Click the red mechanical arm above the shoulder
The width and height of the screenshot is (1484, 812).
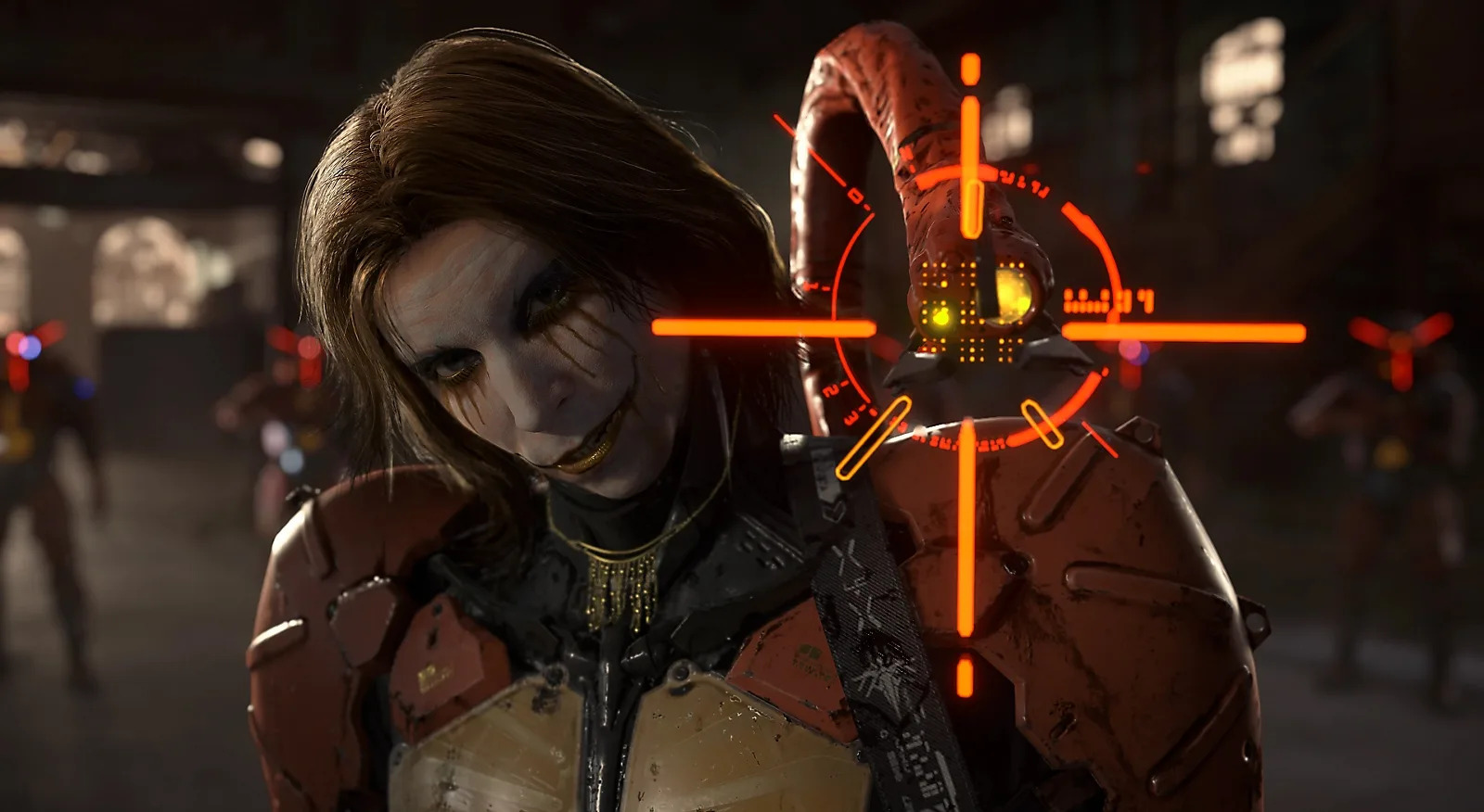click(x=853, y=111)
